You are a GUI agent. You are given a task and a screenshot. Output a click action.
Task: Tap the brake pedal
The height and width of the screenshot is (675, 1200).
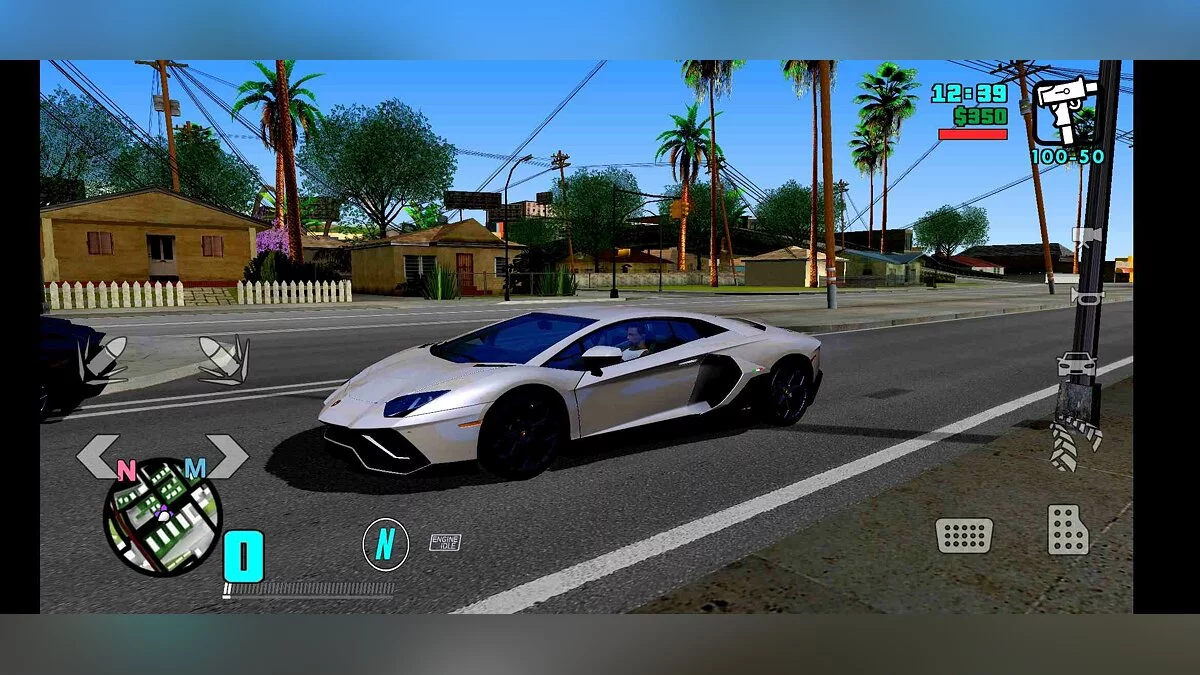pos(964,535)
